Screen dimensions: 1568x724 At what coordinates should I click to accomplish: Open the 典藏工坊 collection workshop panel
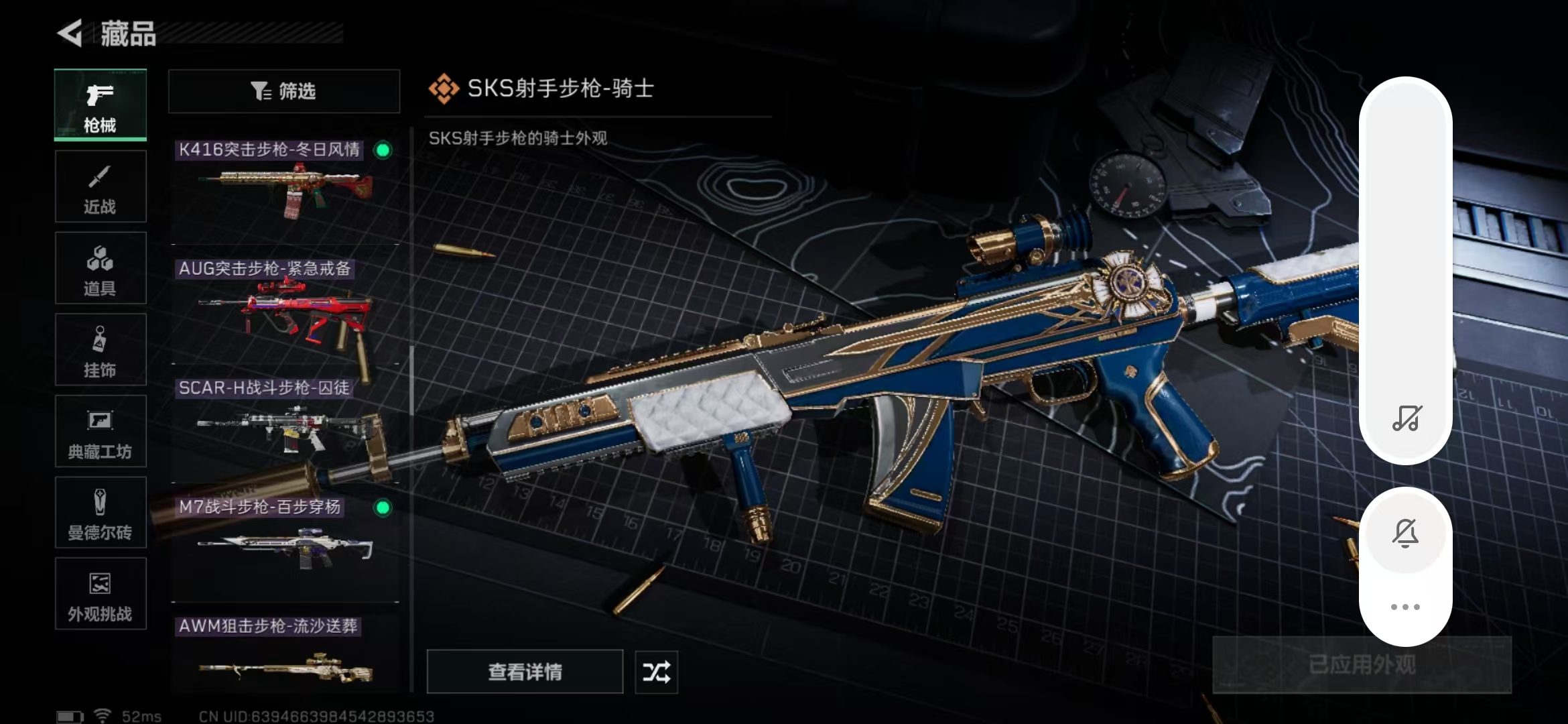coord(100,432)
